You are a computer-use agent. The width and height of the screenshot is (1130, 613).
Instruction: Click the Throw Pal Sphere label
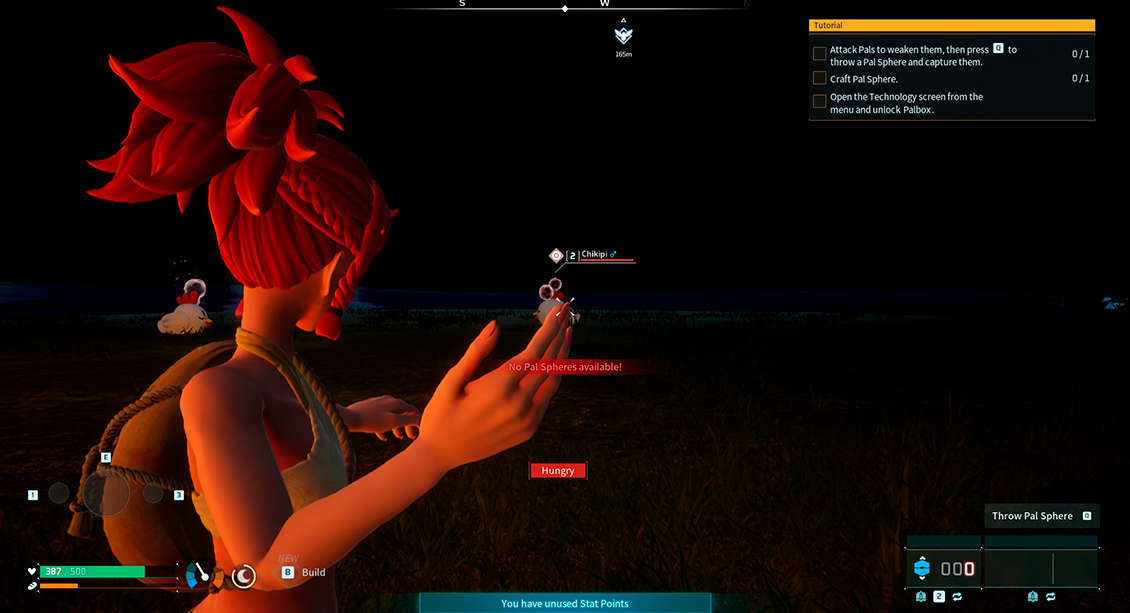click(1032, 516)
